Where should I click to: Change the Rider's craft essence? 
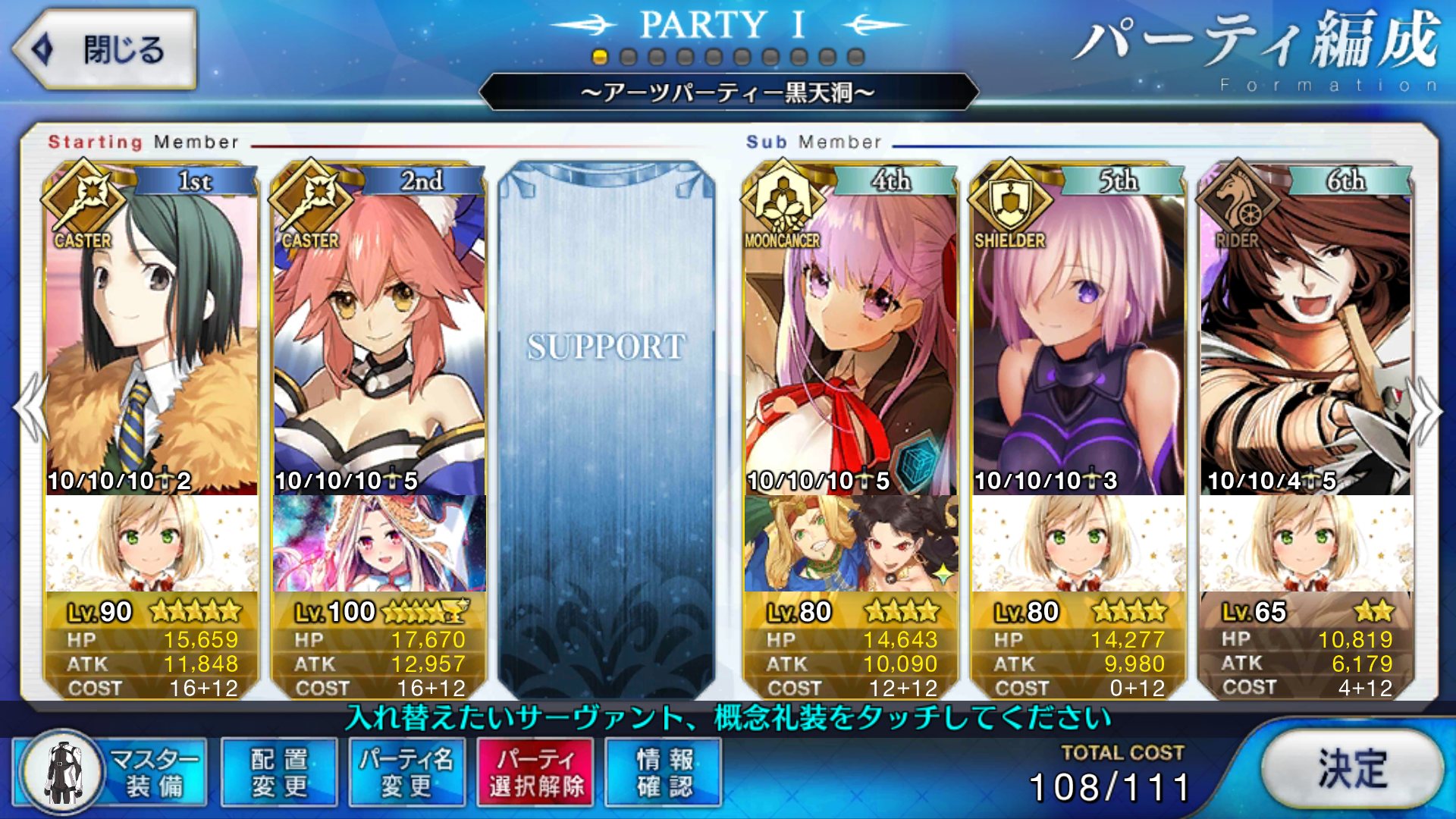(x=1306, y=544)
